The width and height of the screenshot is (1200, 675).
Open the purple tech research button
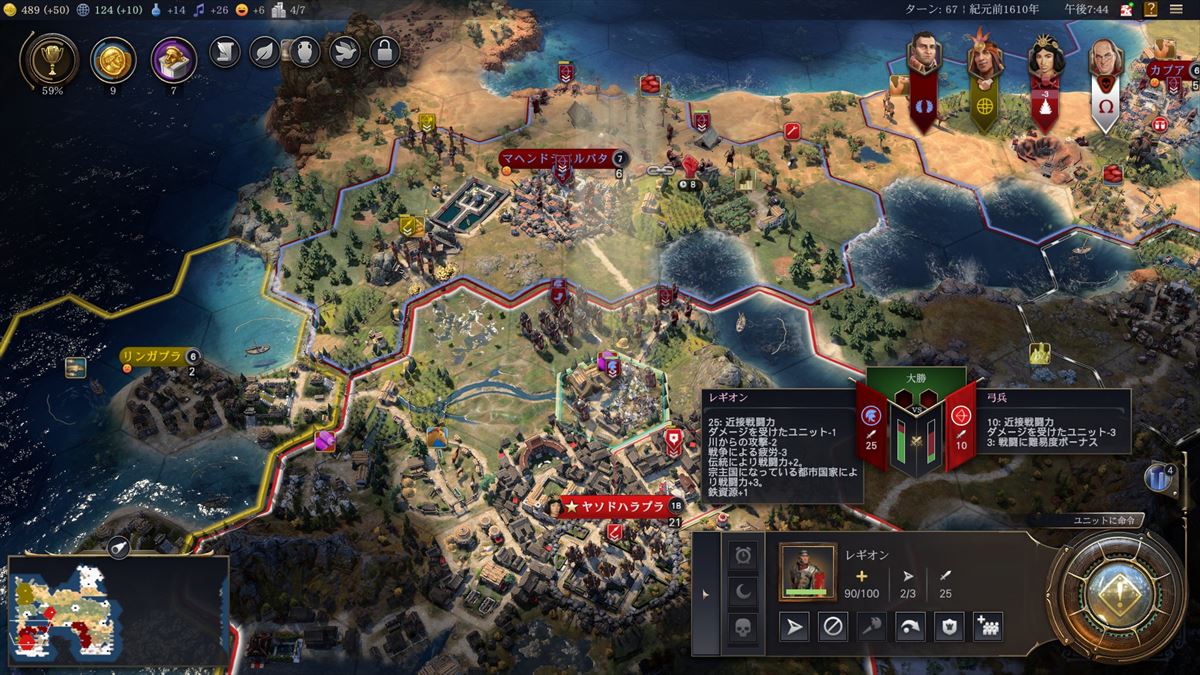pos(173,59)
